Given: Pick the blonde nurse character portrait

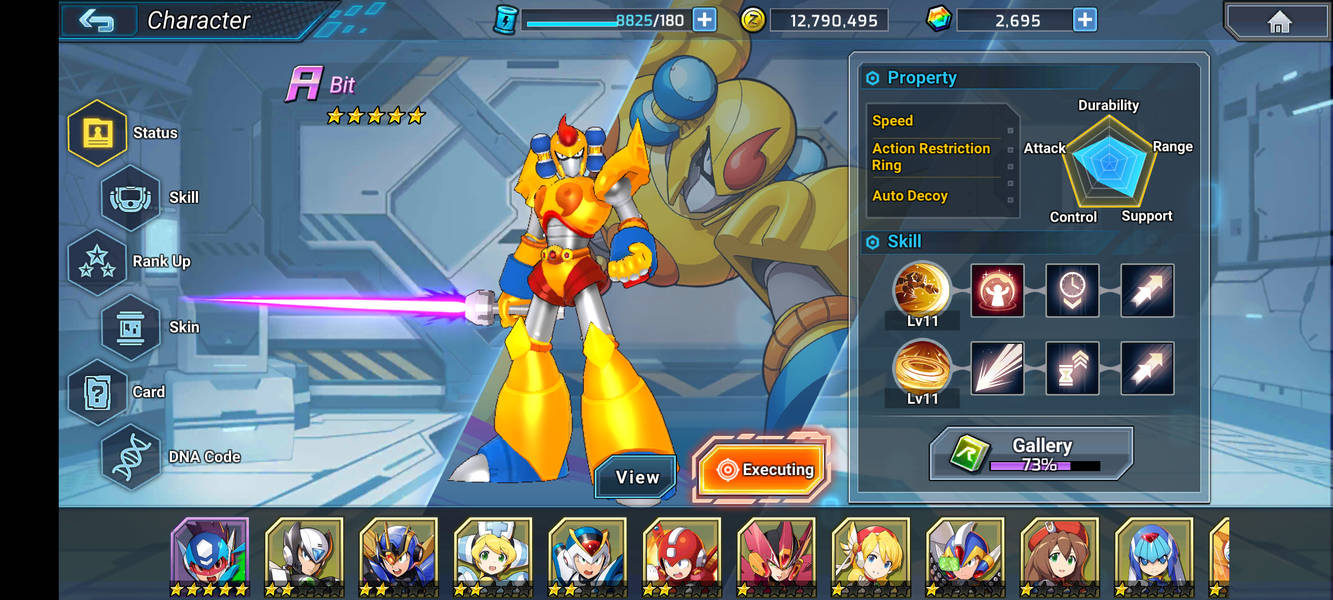Looking at the screenshot, I should 492,553.
